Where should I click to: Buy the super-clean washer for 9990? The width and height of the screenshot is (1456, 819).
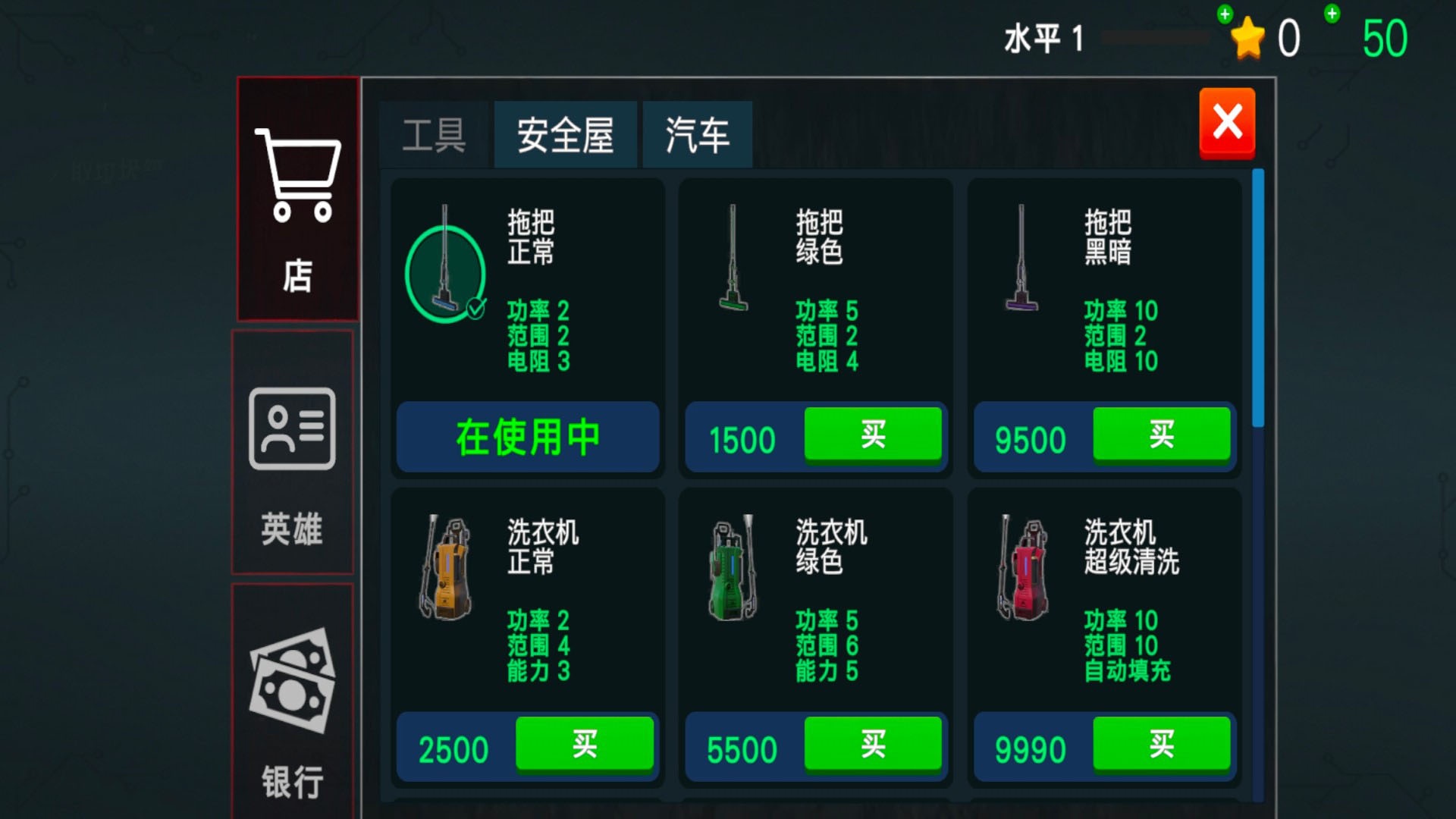[x=1163, y=745]
